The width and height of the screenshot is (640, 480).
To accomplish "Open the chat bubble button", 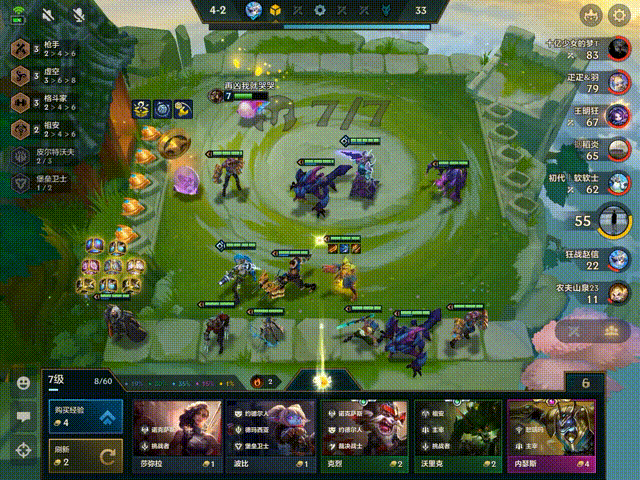I will 21,417.
